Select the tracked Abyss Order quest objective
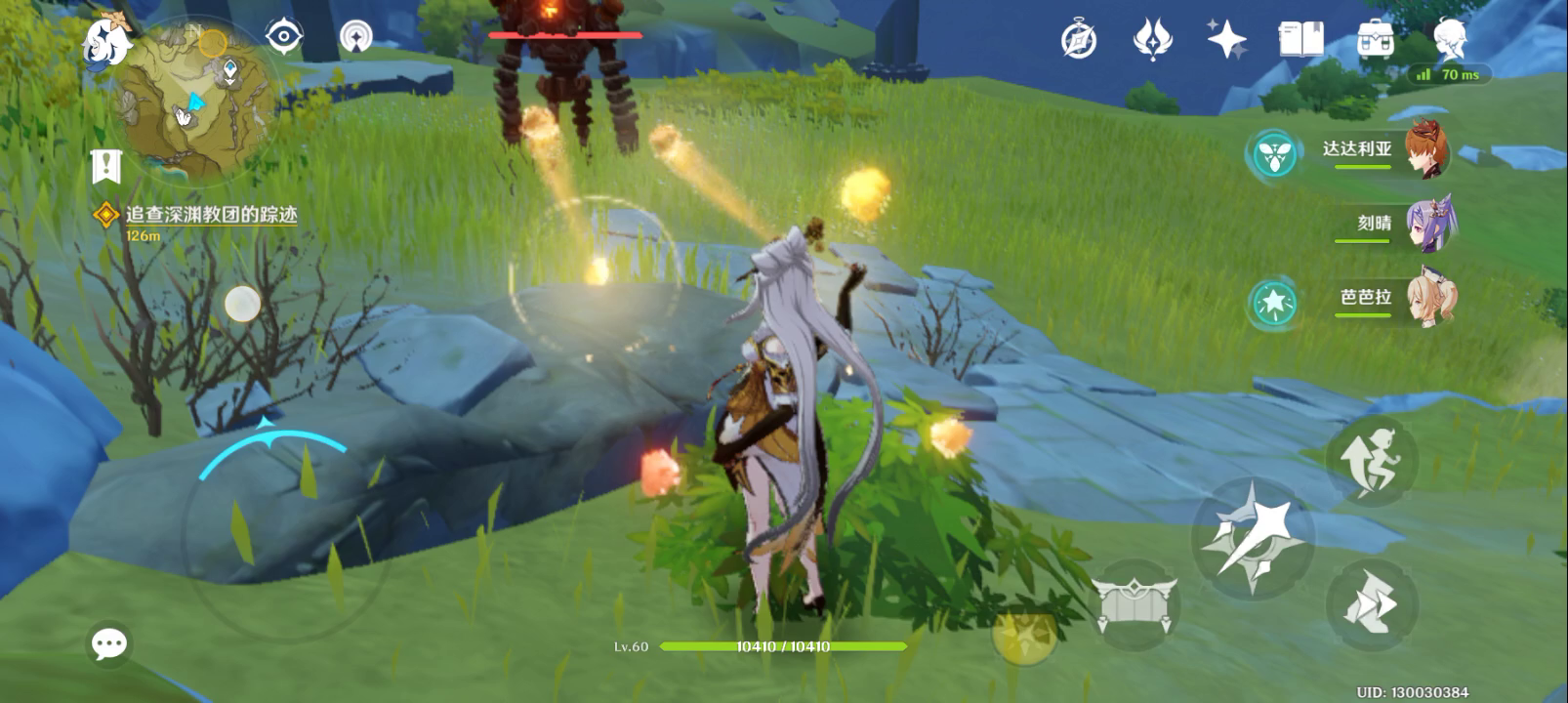This screenshot has height=703, width=1568. tap(210, 215)
